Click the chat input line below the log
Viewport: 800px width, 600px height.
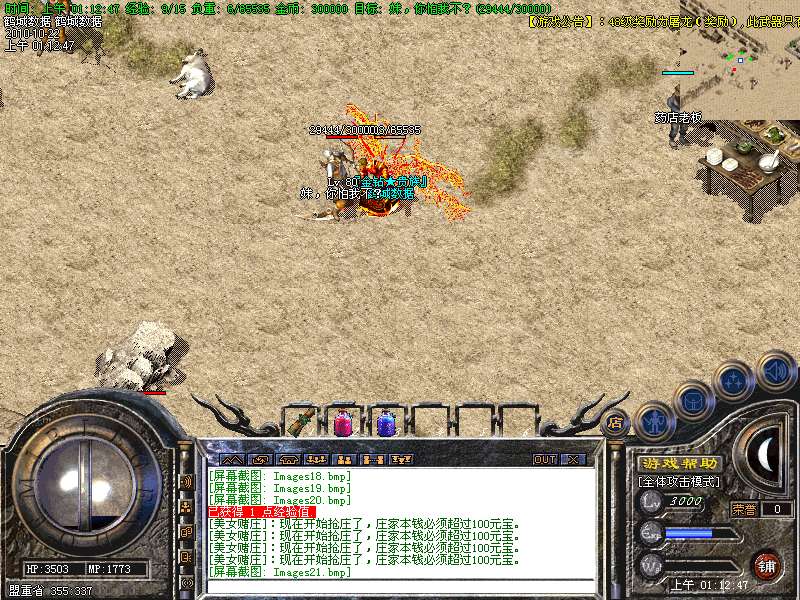click(400, 586)
